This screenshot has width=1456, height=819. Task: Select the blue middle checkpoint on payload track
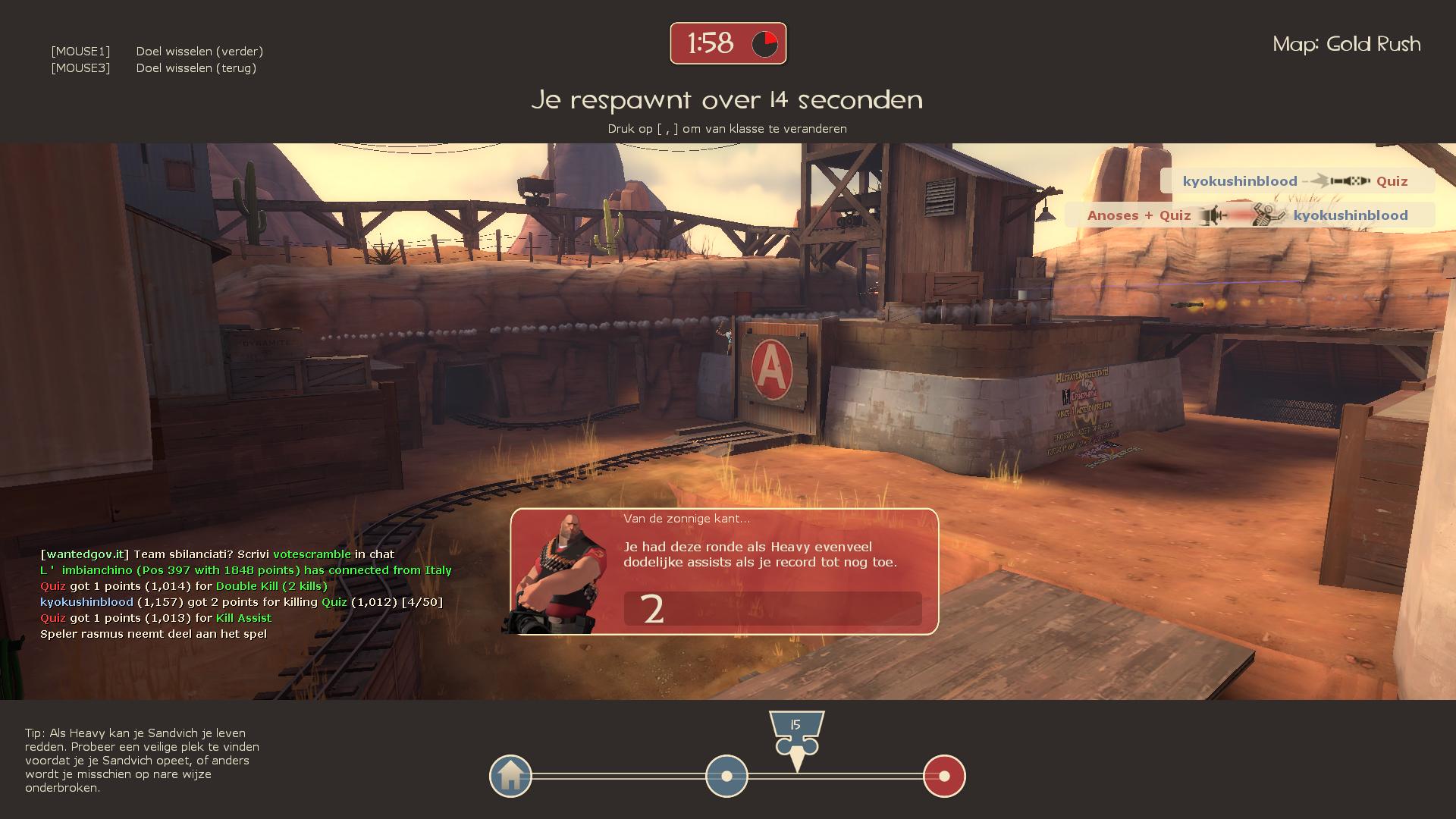coord(726,776)
